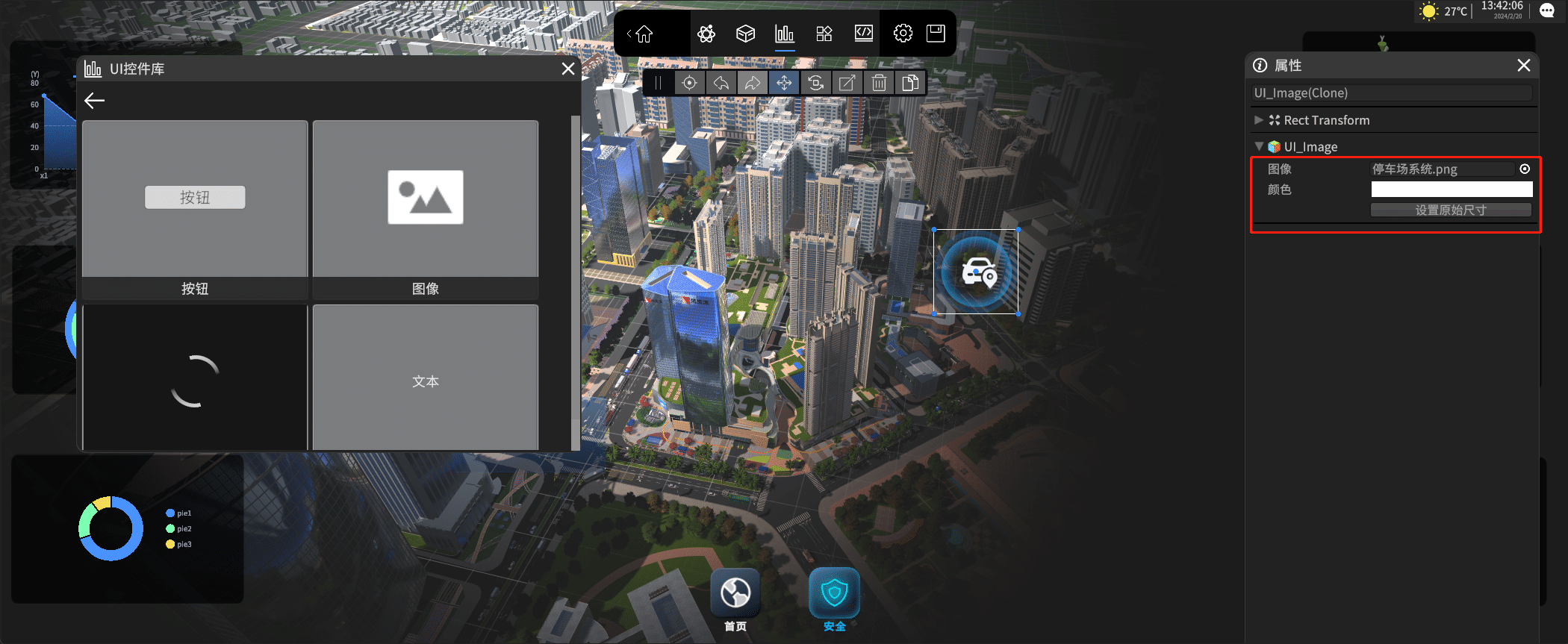
Task: Save the scene with the floppy icon
Action: coord(936,34)
